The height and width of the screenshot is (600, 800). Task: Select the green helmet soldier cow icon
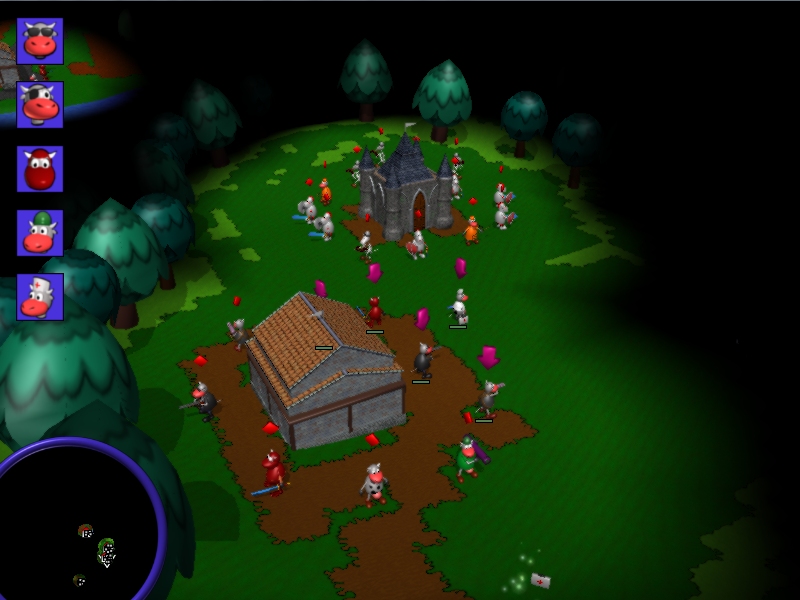pyautogui.click(x=40, y=233)
